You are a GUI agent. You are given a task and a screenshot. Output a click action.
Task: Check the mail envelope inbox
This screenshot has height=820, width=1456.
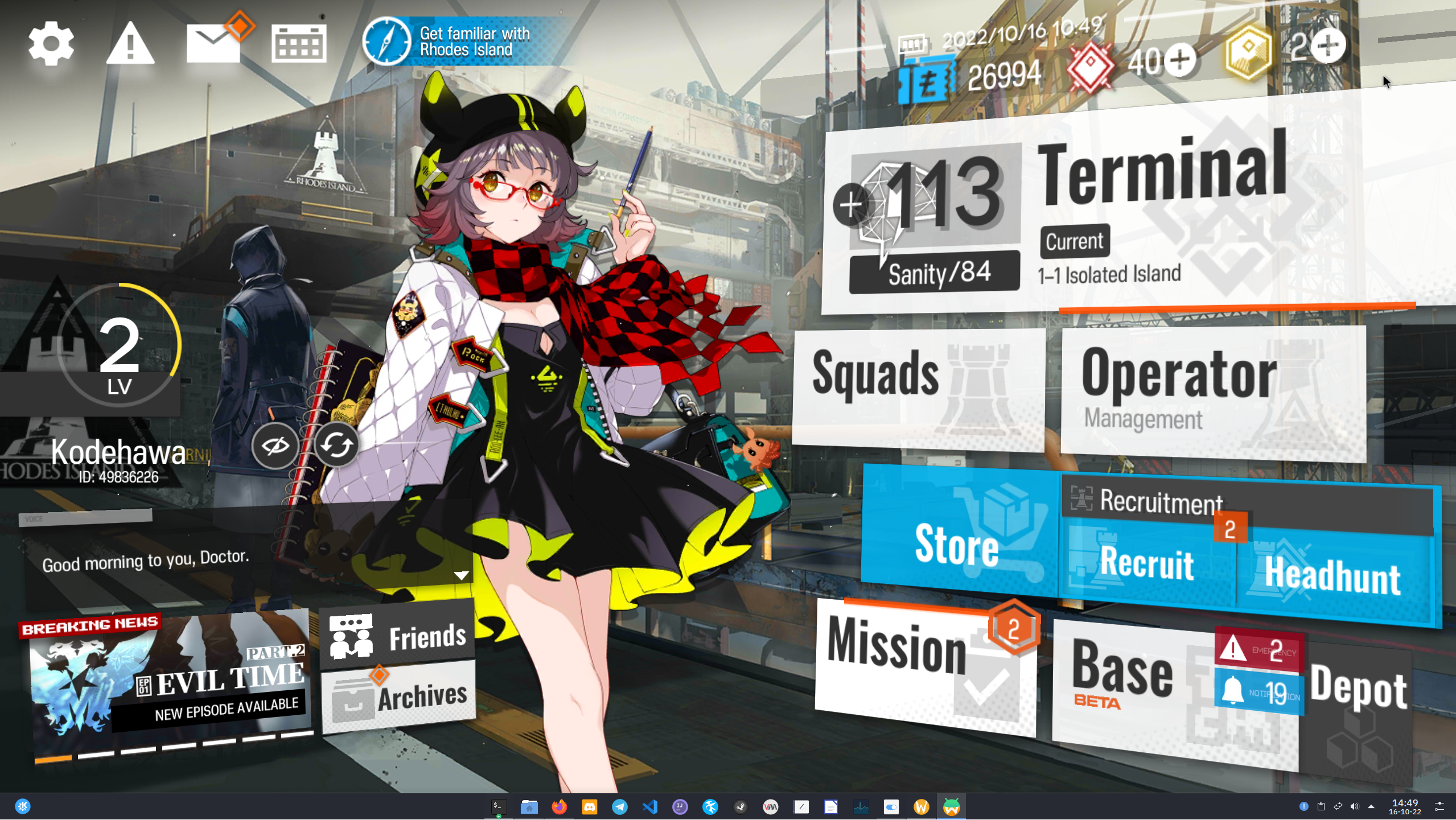tap(213, 44)
